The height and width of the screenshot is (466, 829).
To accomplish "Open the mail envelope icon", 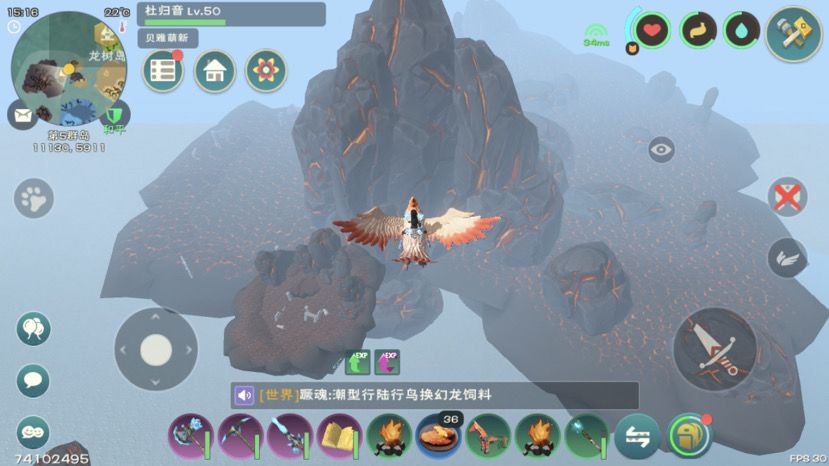I will (x=22, y=115).
